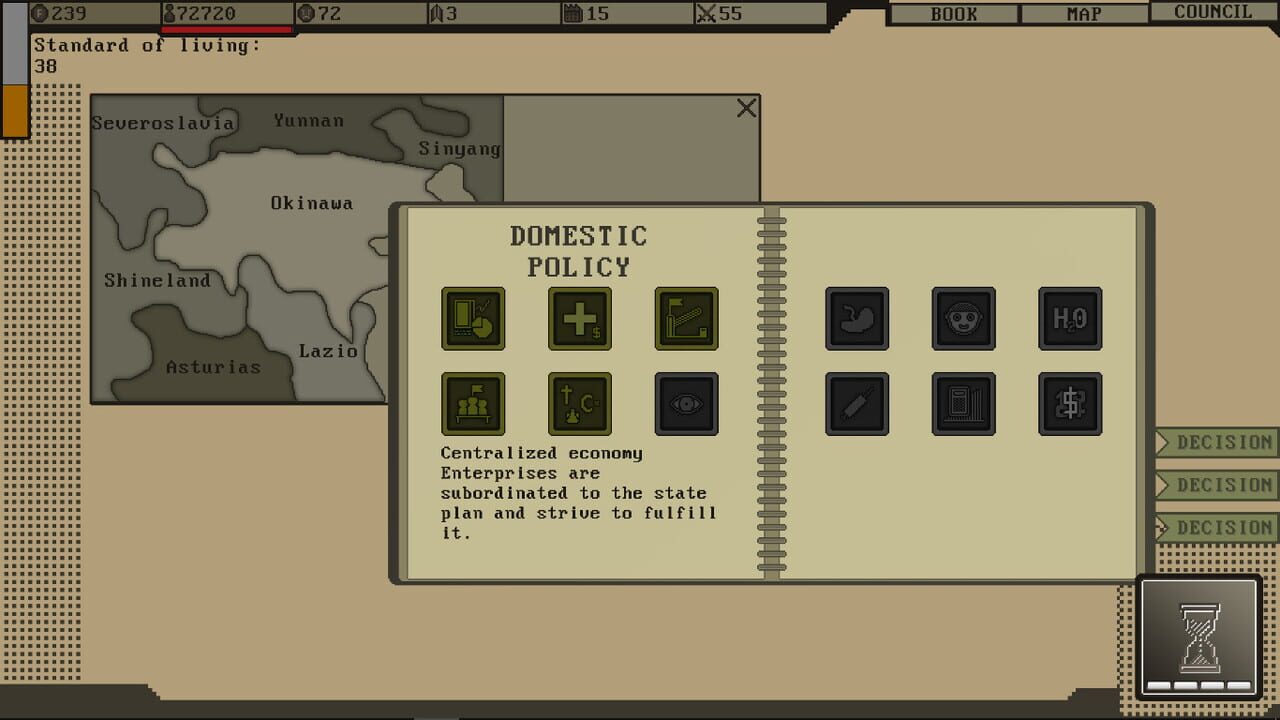Open the healthcare funding policy (cross with dollar)
Image resolution: width=1280 pixels, height=720 pixels.
coord(579,318)
